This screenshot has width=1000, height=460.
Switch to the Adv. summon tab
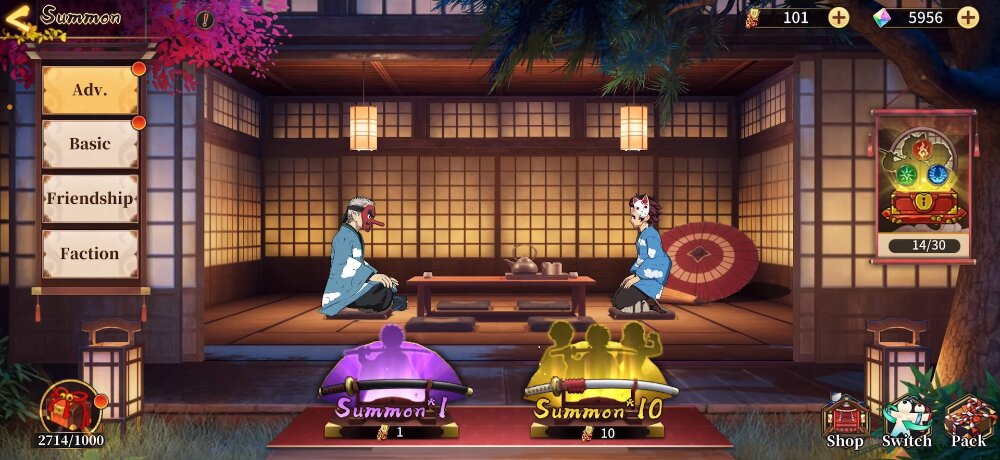(x=90, y=90)
